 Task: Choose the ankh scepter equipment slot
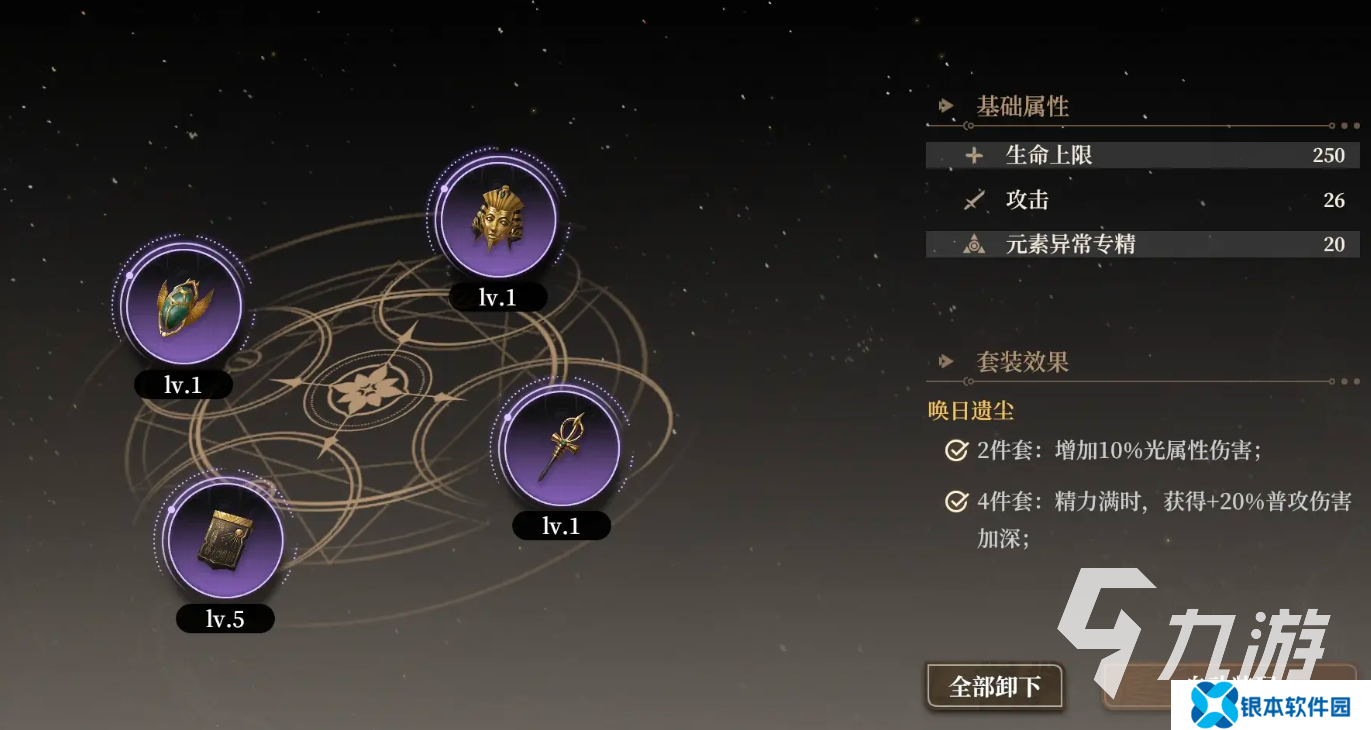tap(561, 447)
